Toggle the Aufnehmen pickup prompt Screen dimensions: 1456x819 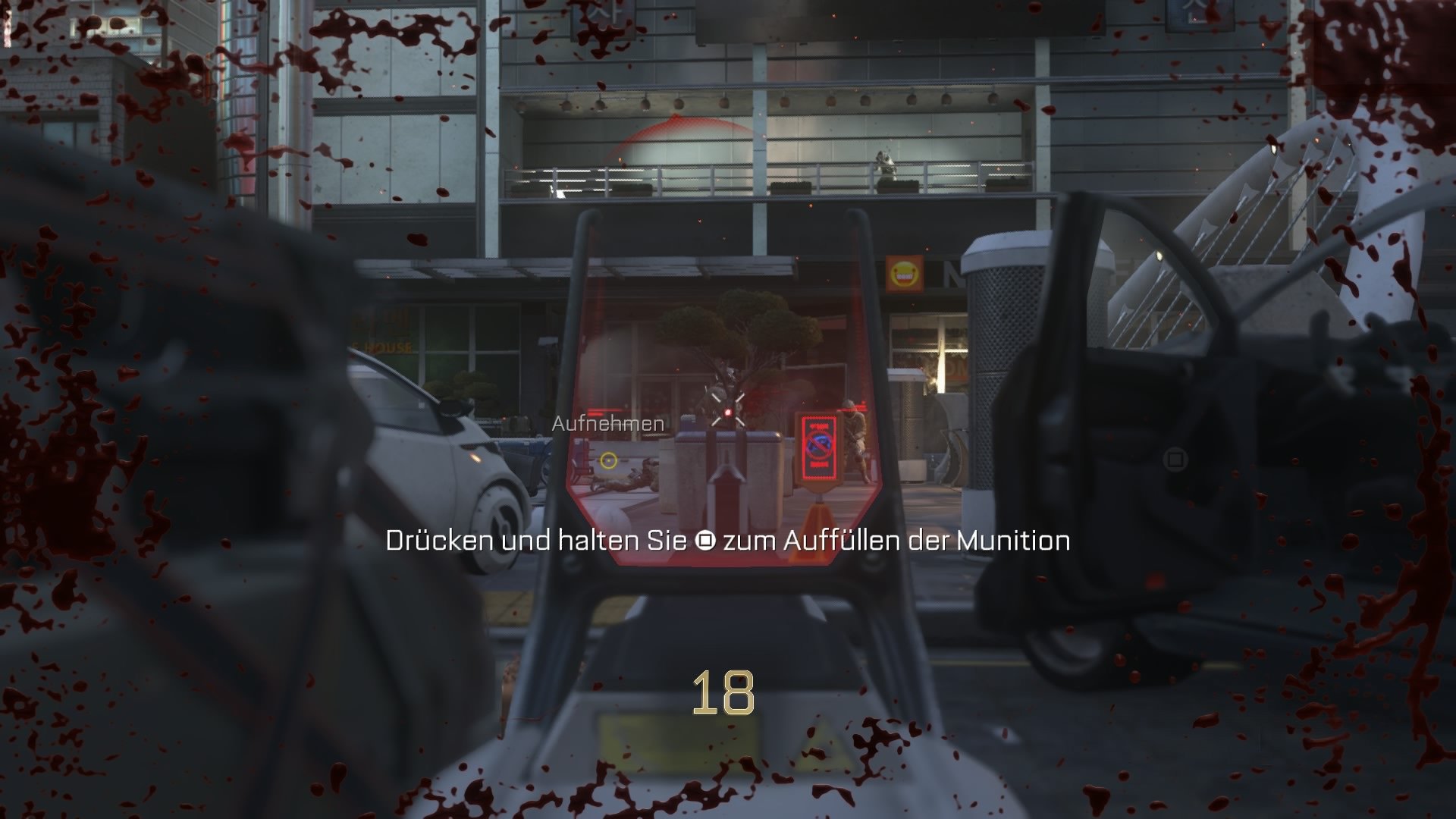[609, 423]
